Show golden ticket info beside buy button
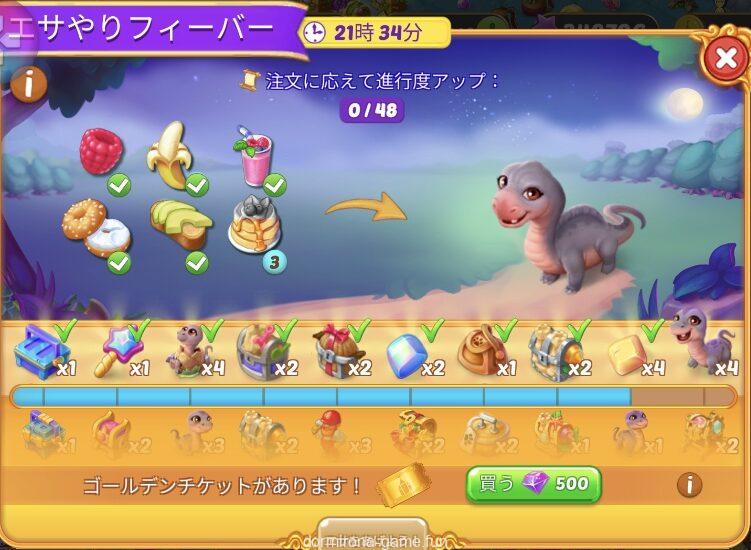The width and height of the screenshot is (751, 550). (689, 485)
